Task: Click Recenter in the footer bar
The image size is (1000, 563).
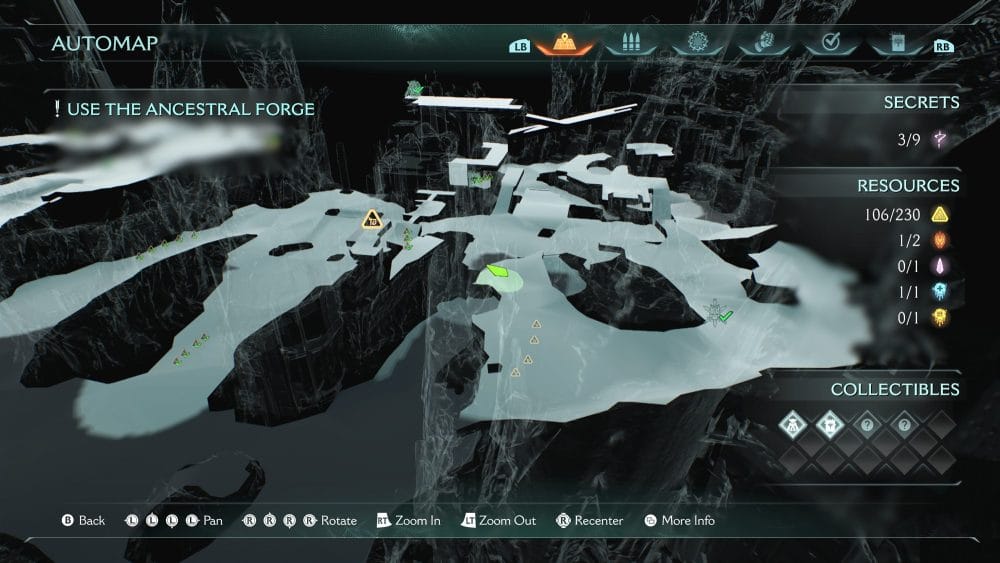Action: tap(590, 521)
